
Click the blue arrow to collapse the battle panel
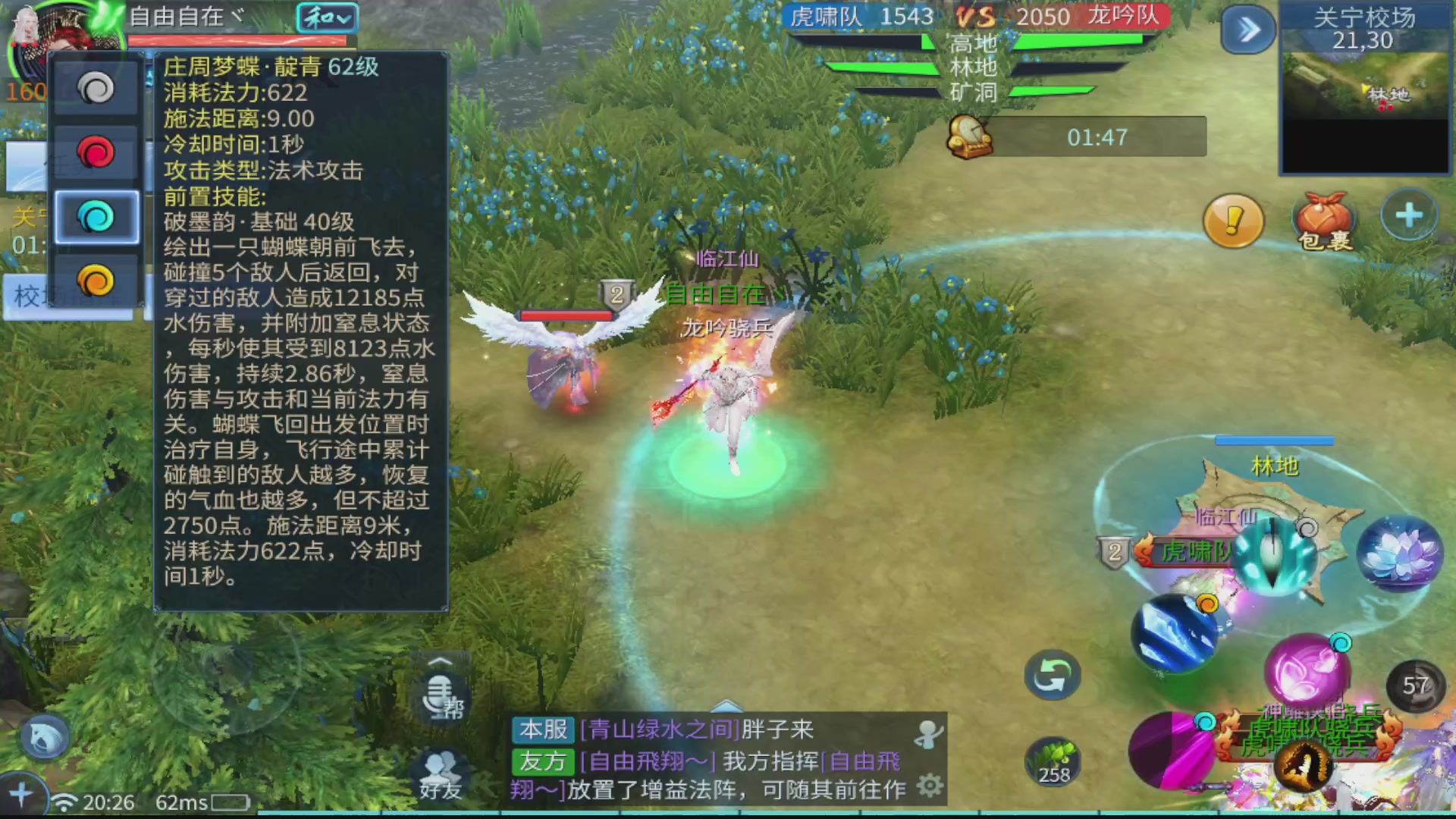point(1247,29)
